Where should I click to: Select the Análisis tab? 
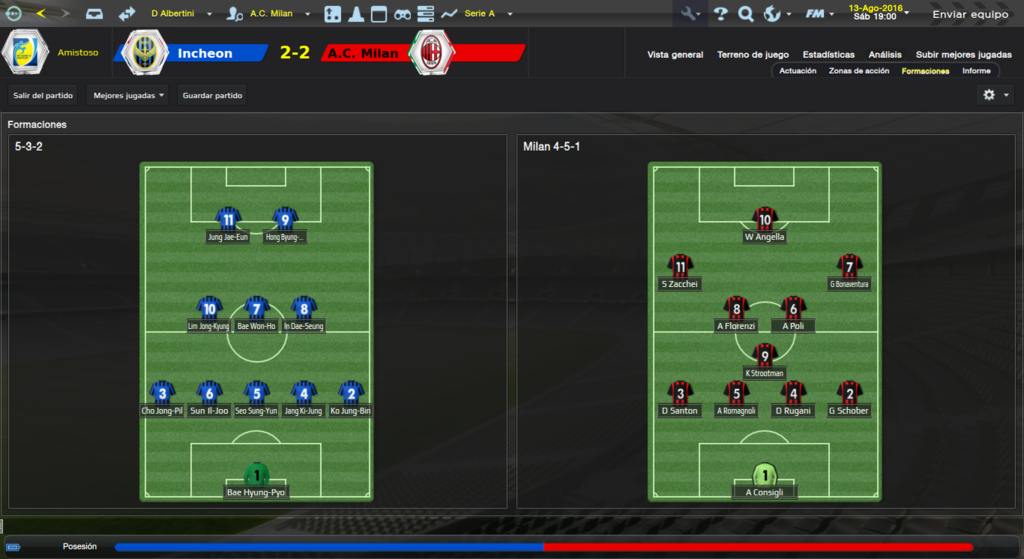pos(885,54)
